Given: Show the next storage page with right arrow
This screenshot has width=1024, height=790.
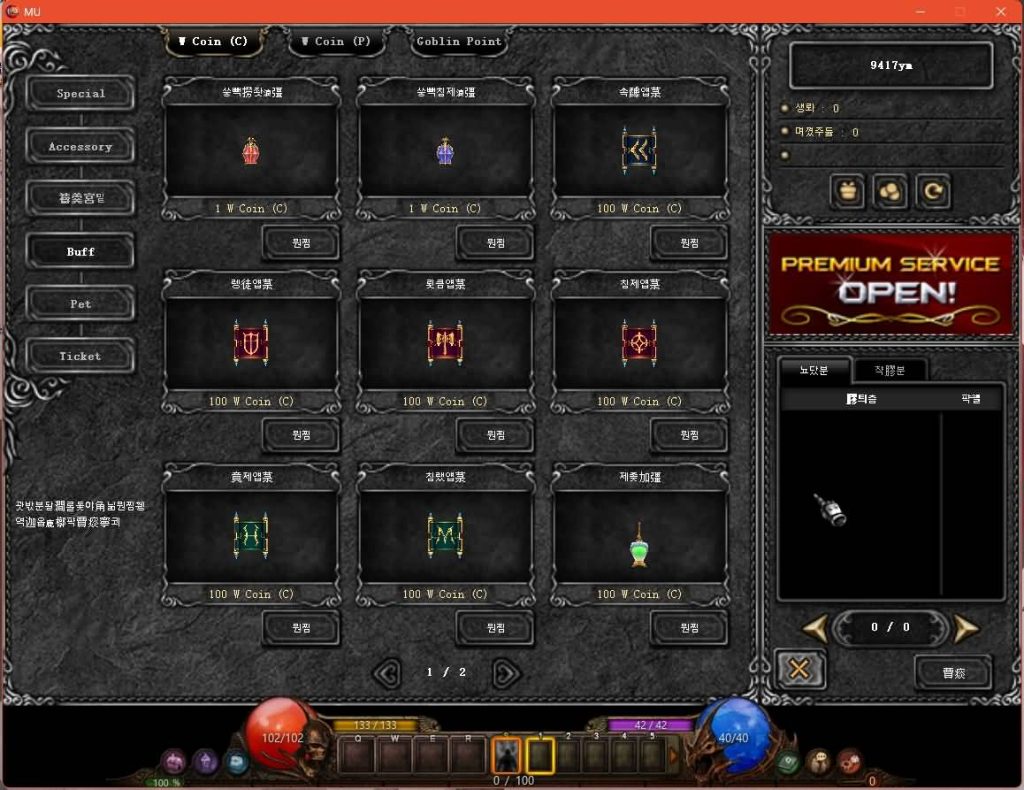Looking at the screenshot, I should click(x=965, y=628).
